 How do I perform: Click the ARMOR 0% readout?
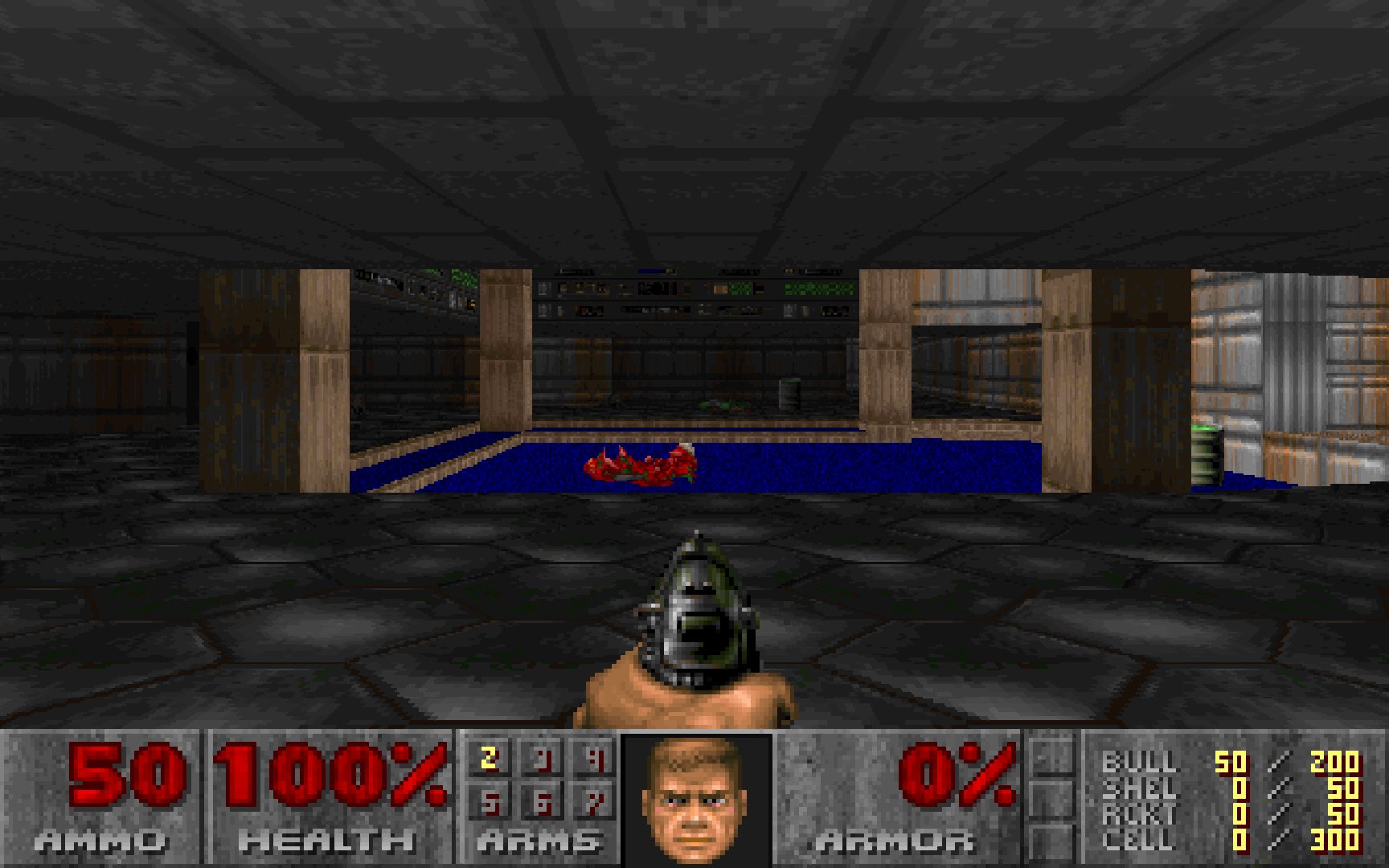pyautogui.click(x=961, y=776)
